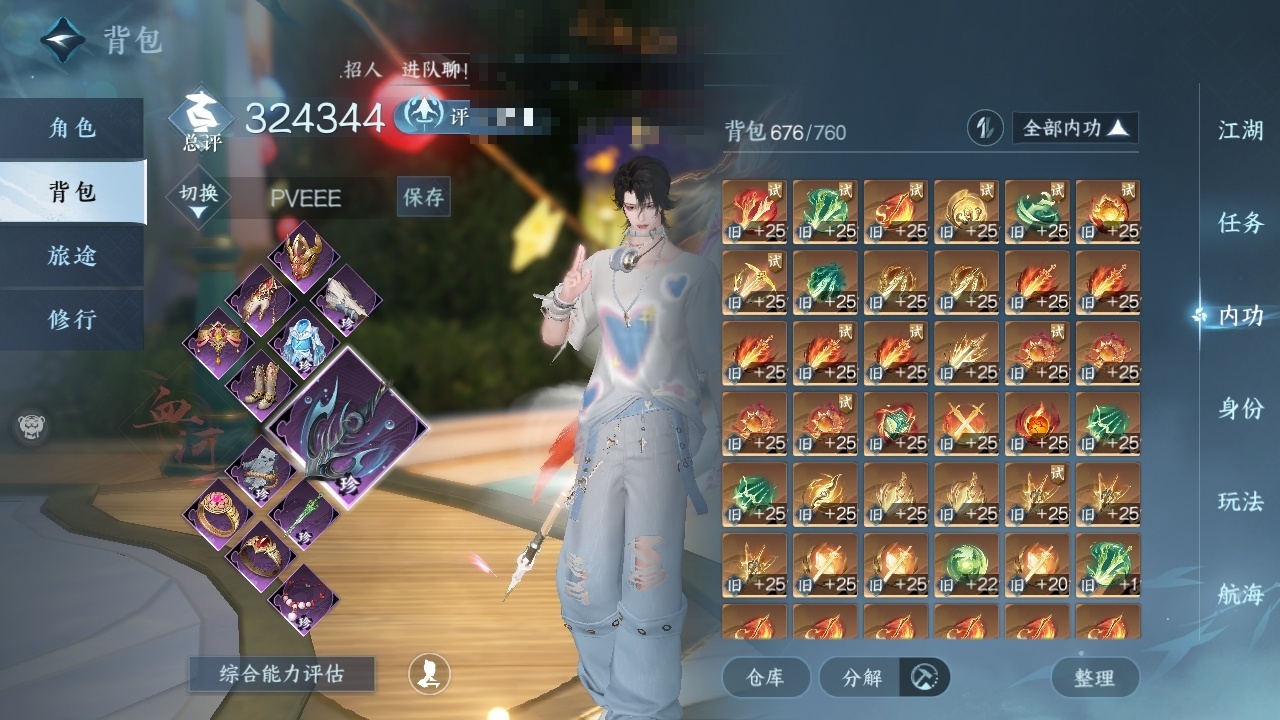Viewport: 1280px width, 720px height.
Task: Toggle the sort order icon
Action: [985, 128]
